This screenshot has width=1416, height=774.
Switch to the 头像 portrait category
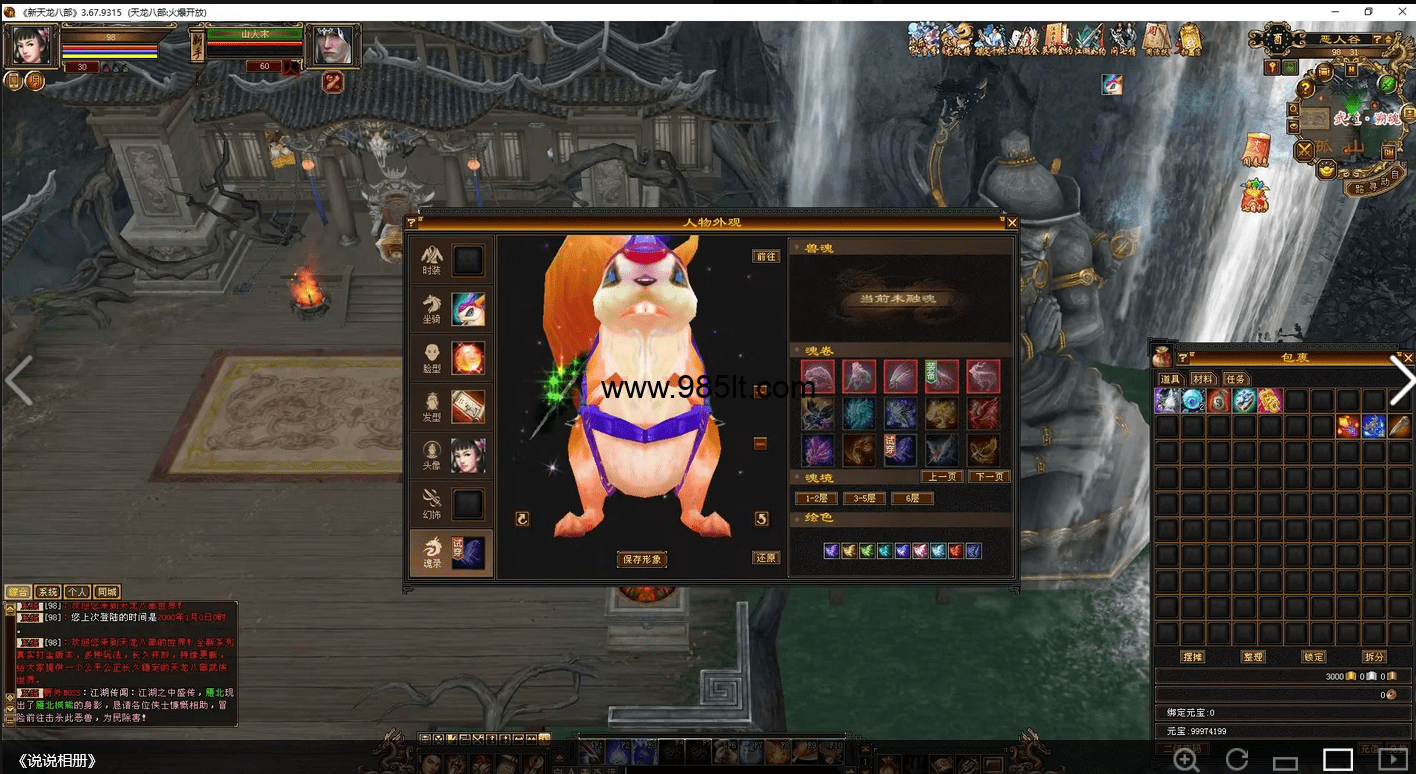coord(451,455)
